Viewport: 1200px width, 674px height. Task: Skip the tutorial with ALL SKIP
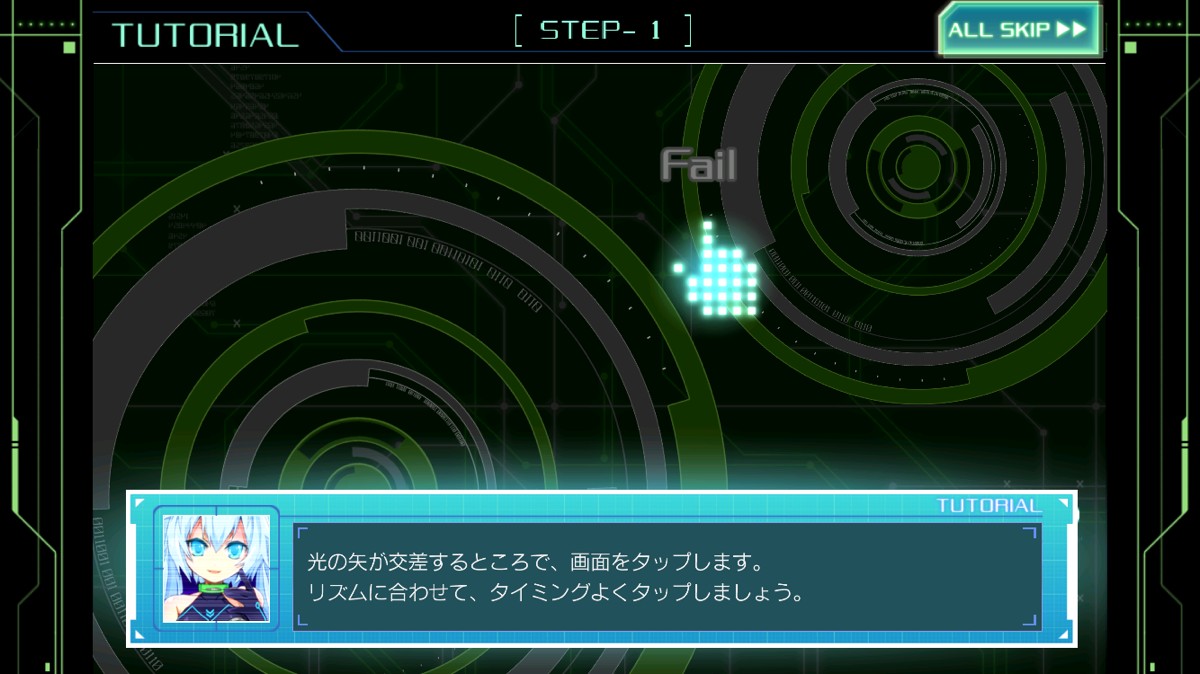(x=1018, y=30)
